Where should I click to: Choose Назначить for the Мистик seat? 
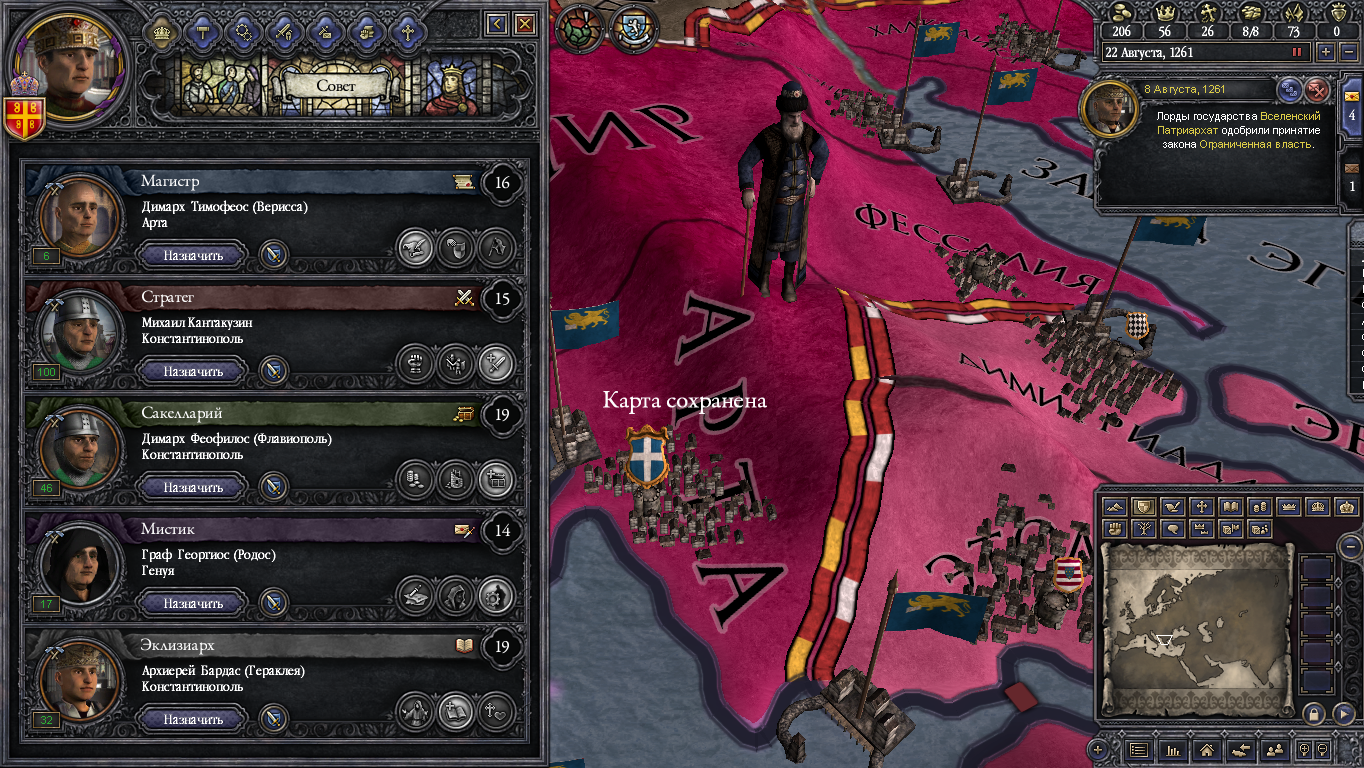pos(193,603)
